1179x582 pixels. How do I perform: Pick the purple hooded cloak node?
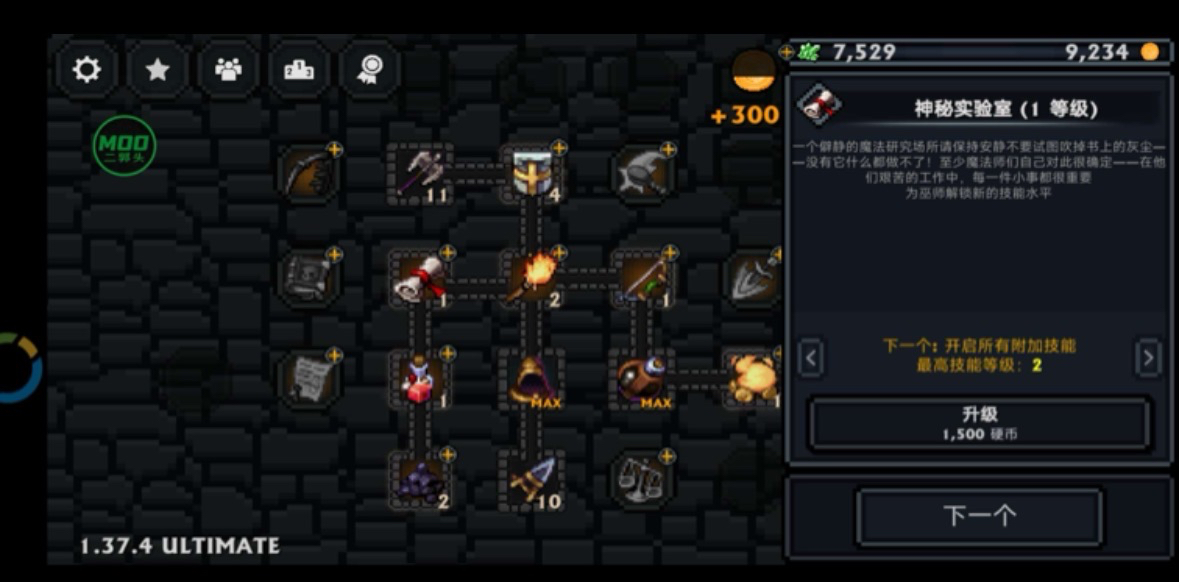click(530, 380)
